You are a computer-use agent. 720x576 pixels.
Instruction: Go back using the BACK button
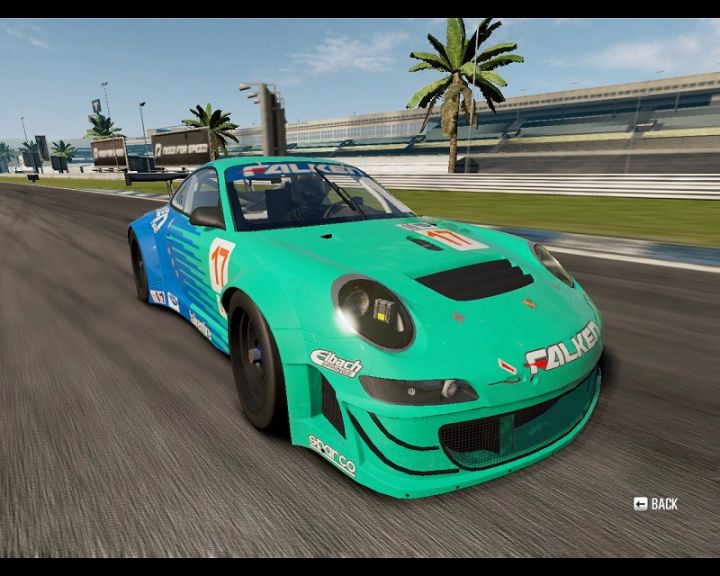tap(656, 504)
